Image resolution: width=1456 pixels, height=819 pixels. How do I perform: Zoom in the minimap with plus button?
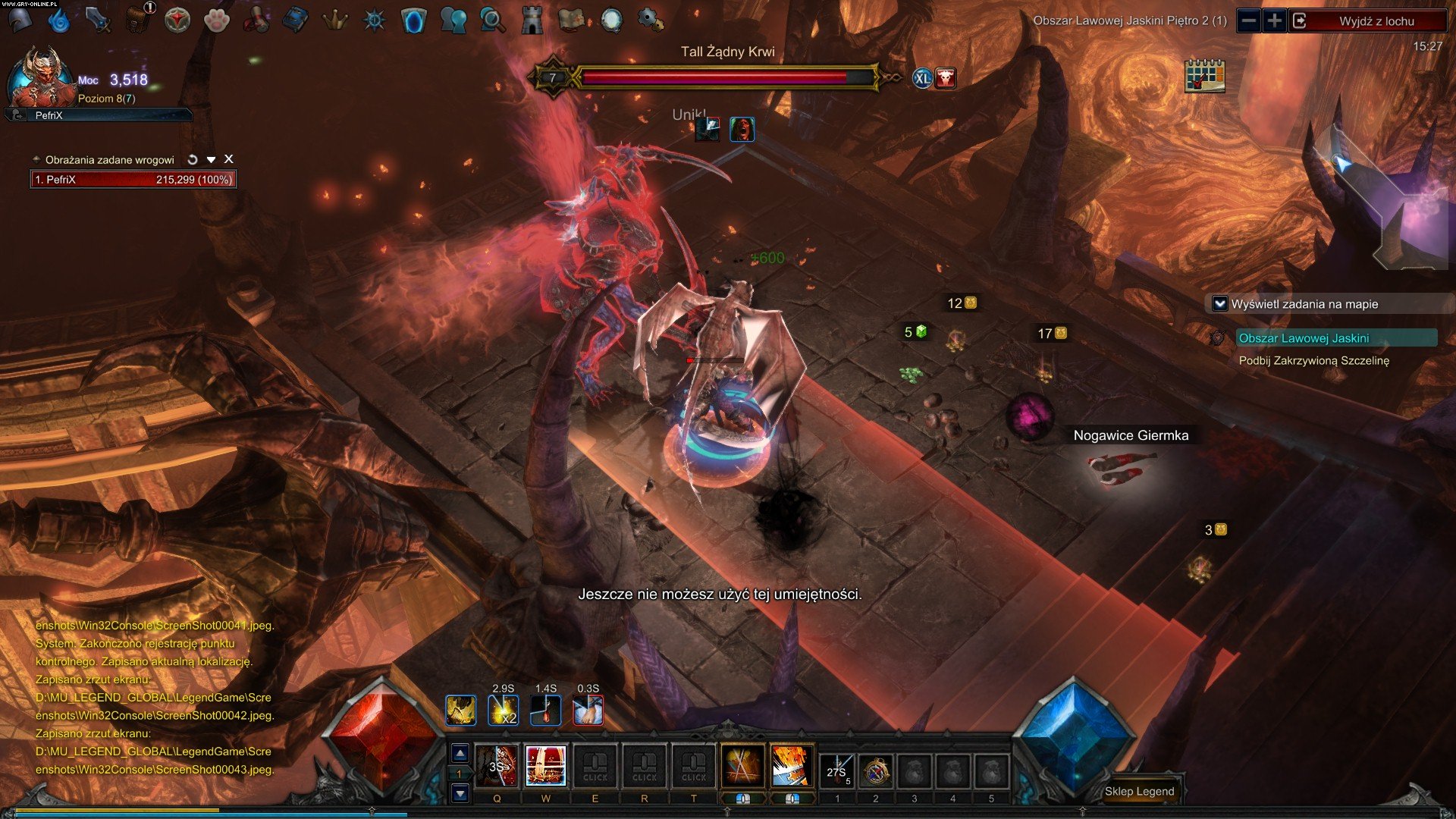tap(1275, 21)
